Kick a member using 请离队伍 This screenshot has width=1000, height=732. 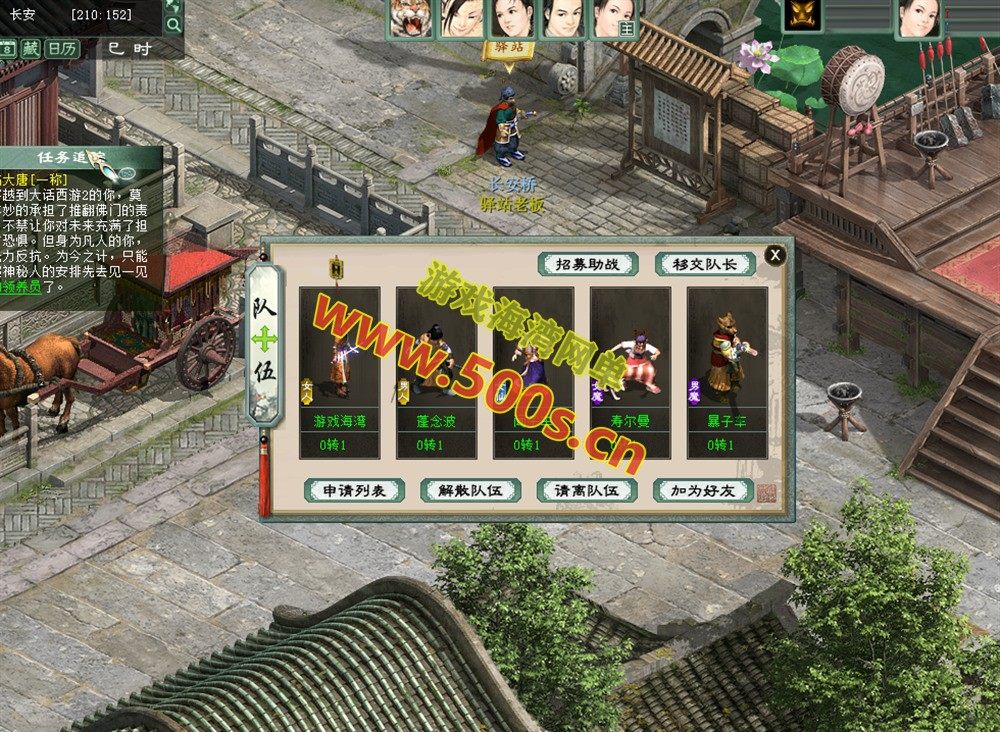pyautogui.click(x=586, y=490)
